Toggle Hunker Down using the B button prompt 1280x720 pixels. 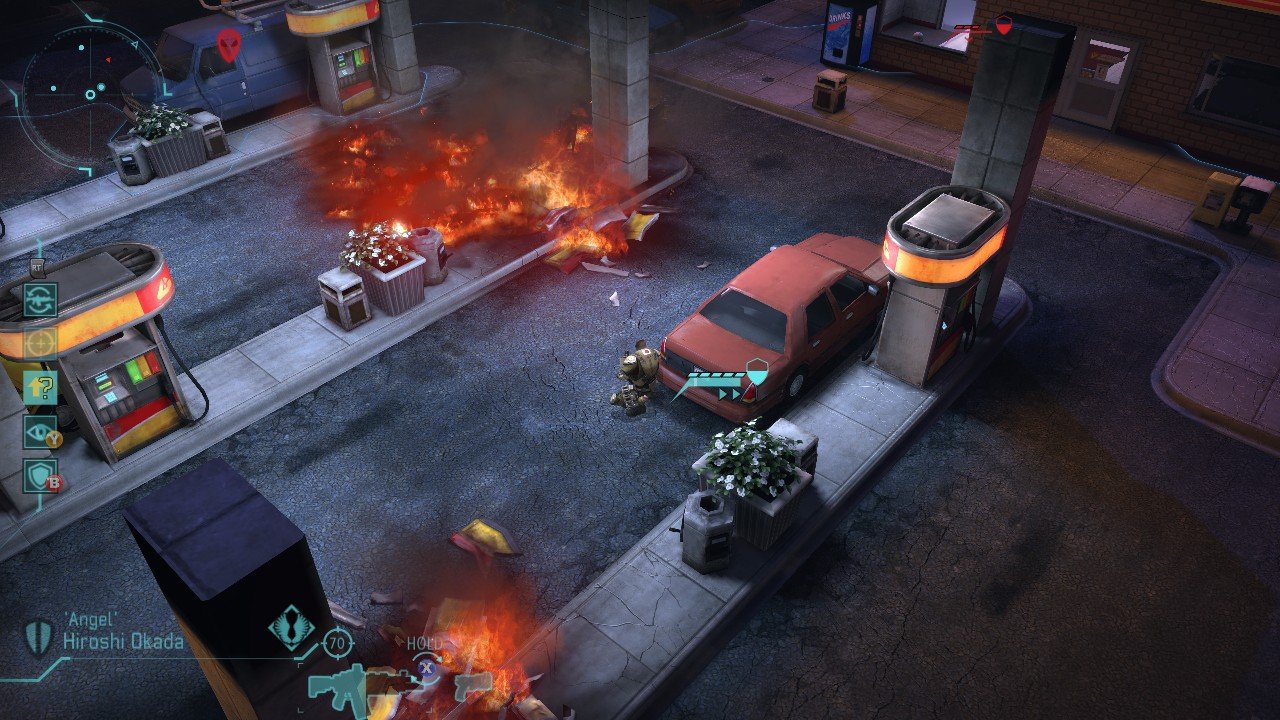pos(55,482)
